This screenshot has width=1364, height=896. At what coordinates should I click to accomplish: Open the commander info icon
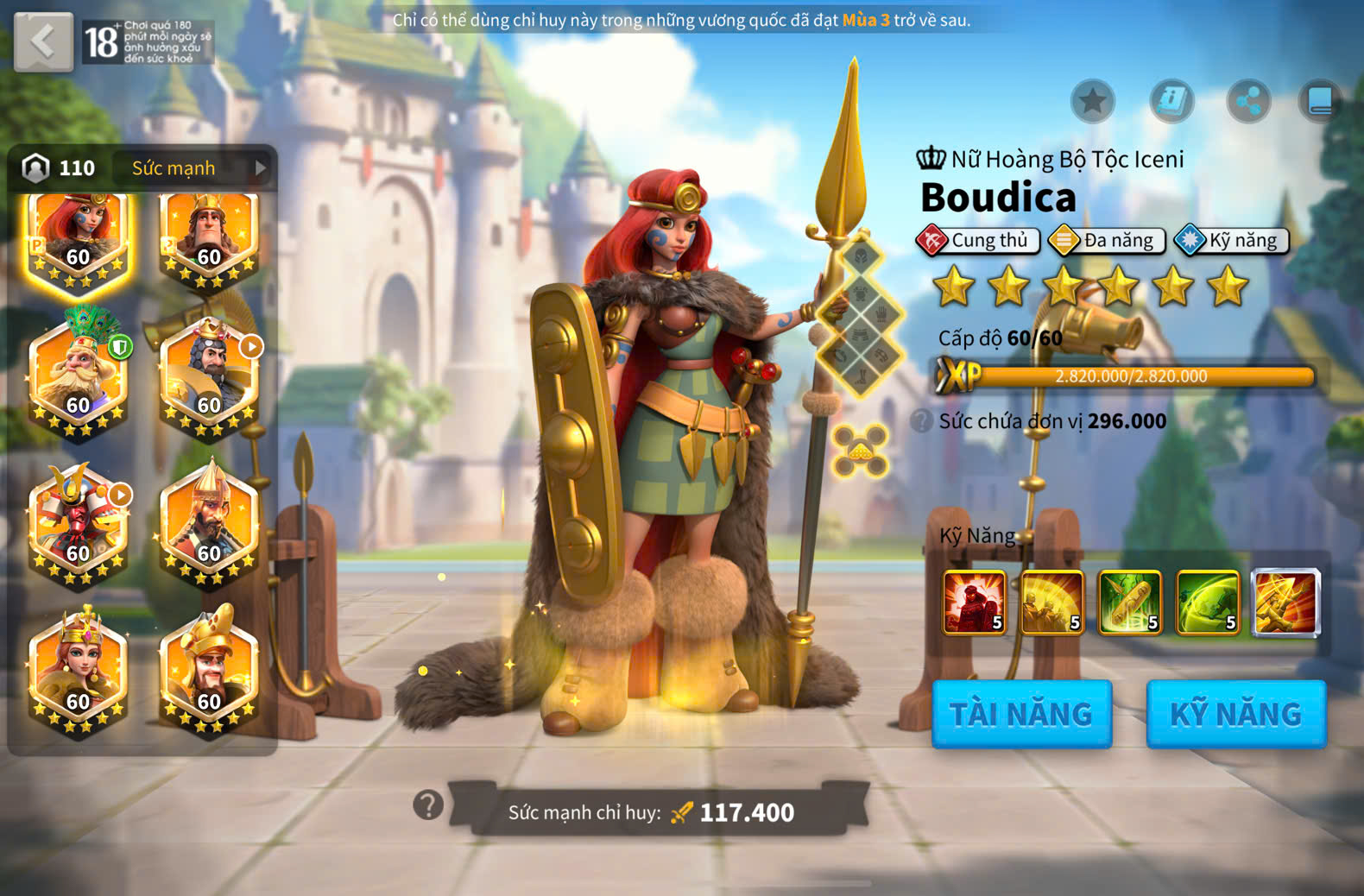1171,102
